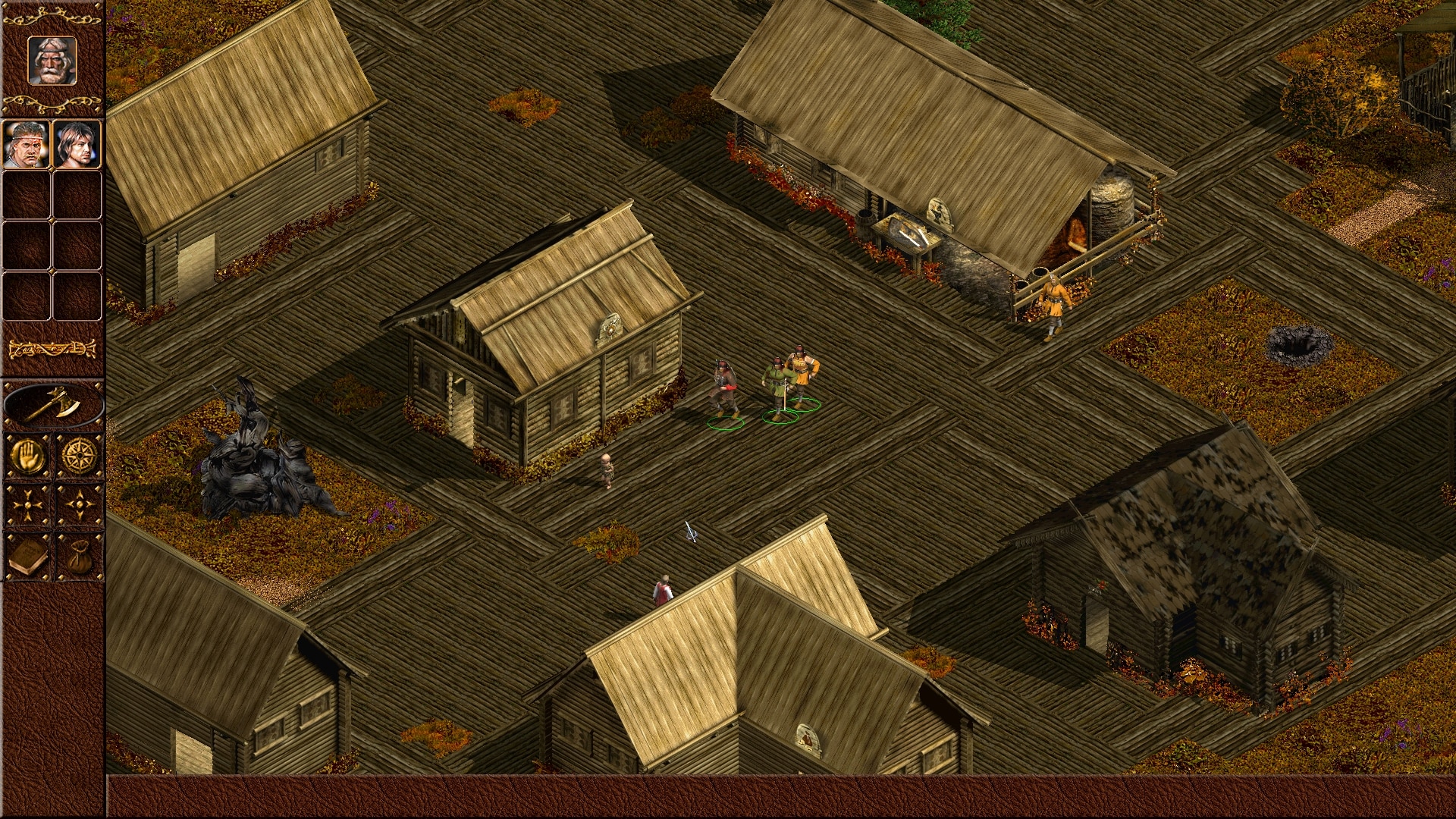Image resolution: width=1456 pixels, height=819 pixels.
Task: Activate the golden axe attack button
Action: coord(52,404)
